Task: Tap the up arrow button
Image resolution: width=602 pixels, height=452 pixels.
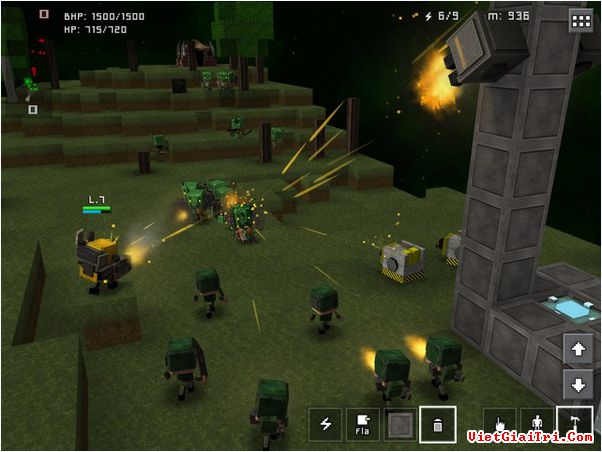Action: (x=577, y=350)
